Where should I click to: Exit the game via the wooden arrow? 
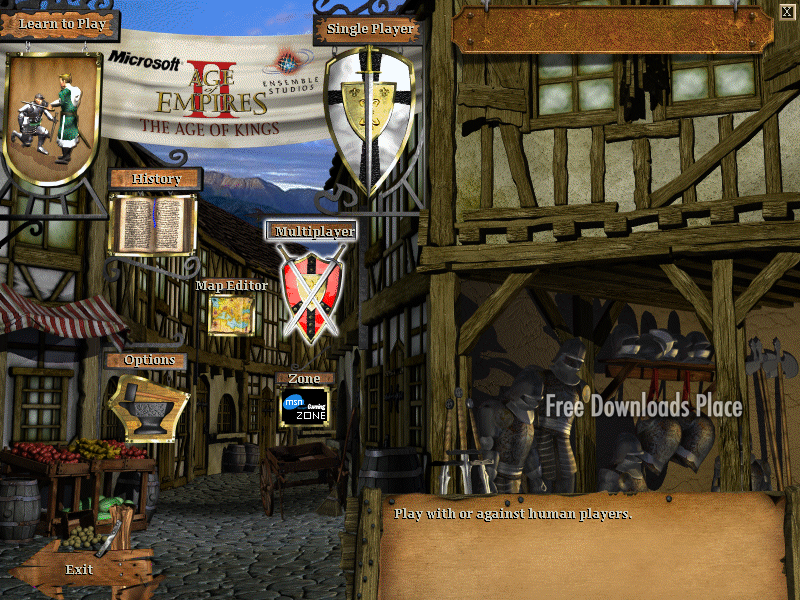[x=80, y=569]
